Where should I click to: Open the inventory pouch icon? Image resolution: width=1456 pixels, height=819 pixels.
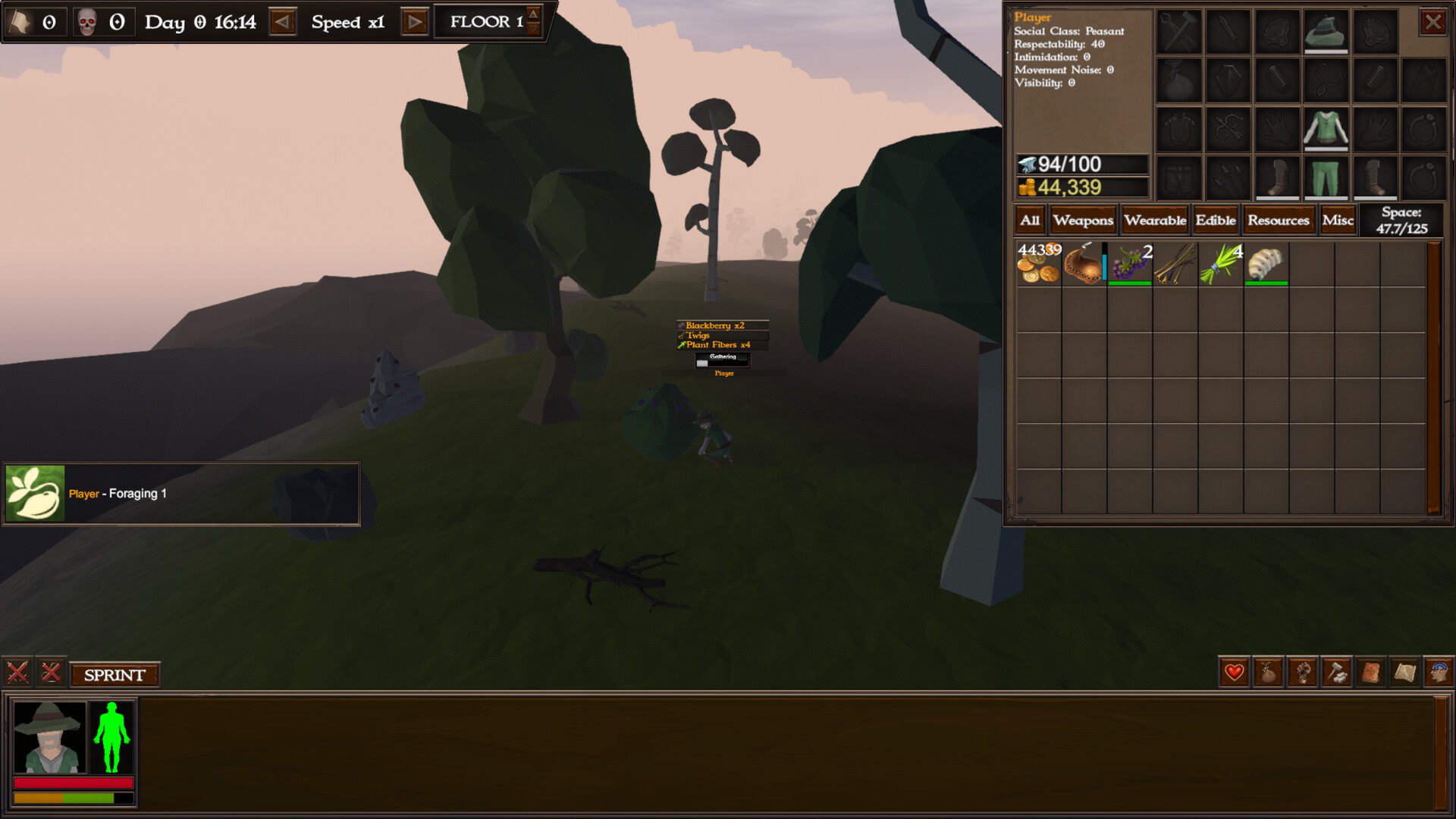[x=1268, y=673]
